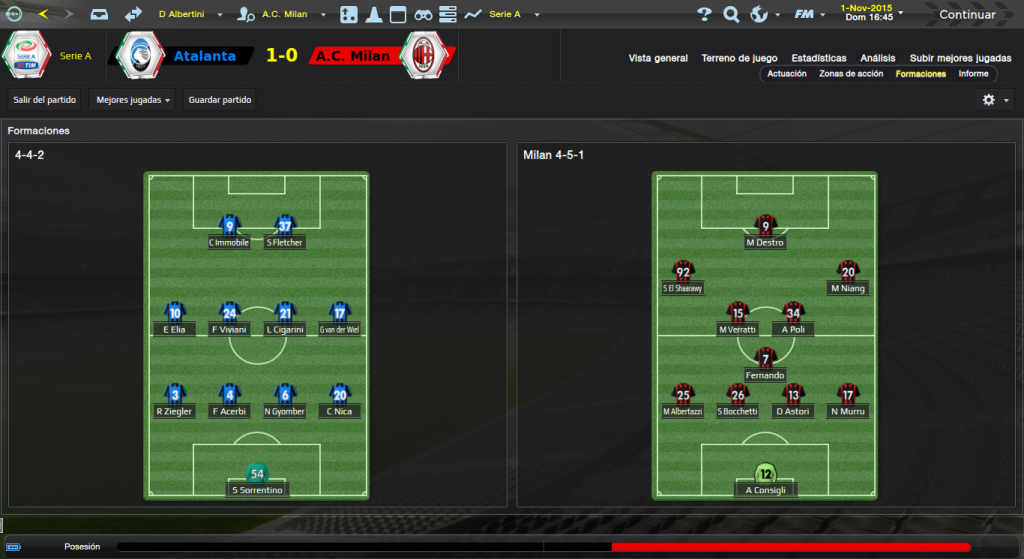Open the Mejores jugadas dropdown
Viewport: 1024px width, 559px height.
(x=133, y=100)
